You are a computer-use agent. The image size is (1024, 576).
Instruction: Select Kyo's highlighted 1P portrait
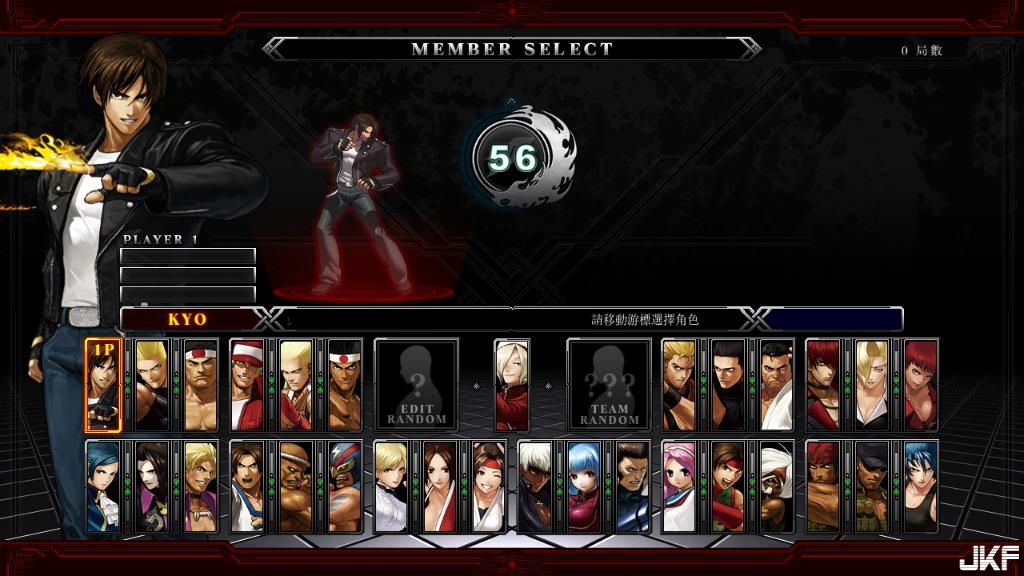[103, 385]
